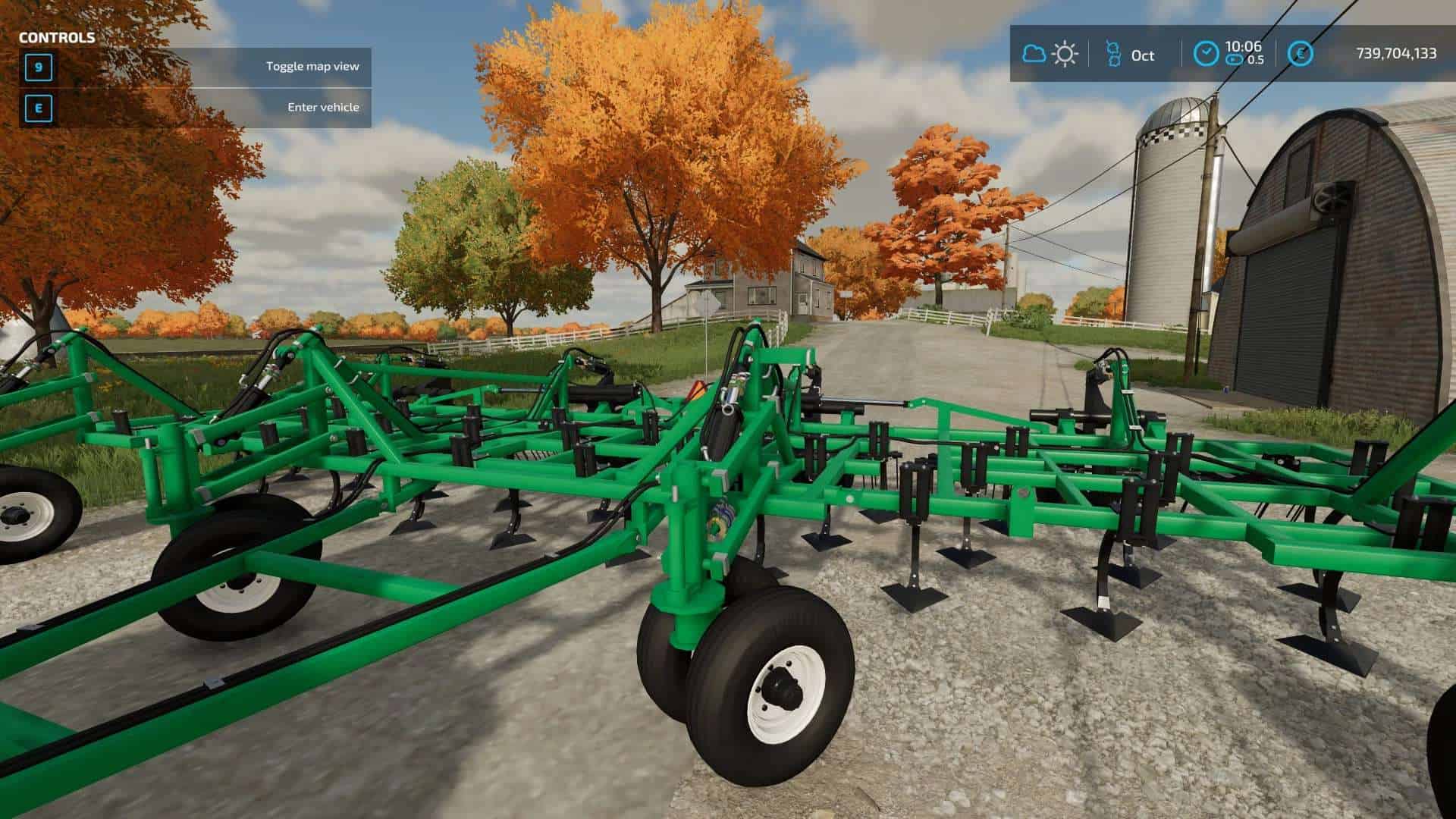Click the cloud weather status icon
Screen dimensions: 1456x819
point(1034,53)
